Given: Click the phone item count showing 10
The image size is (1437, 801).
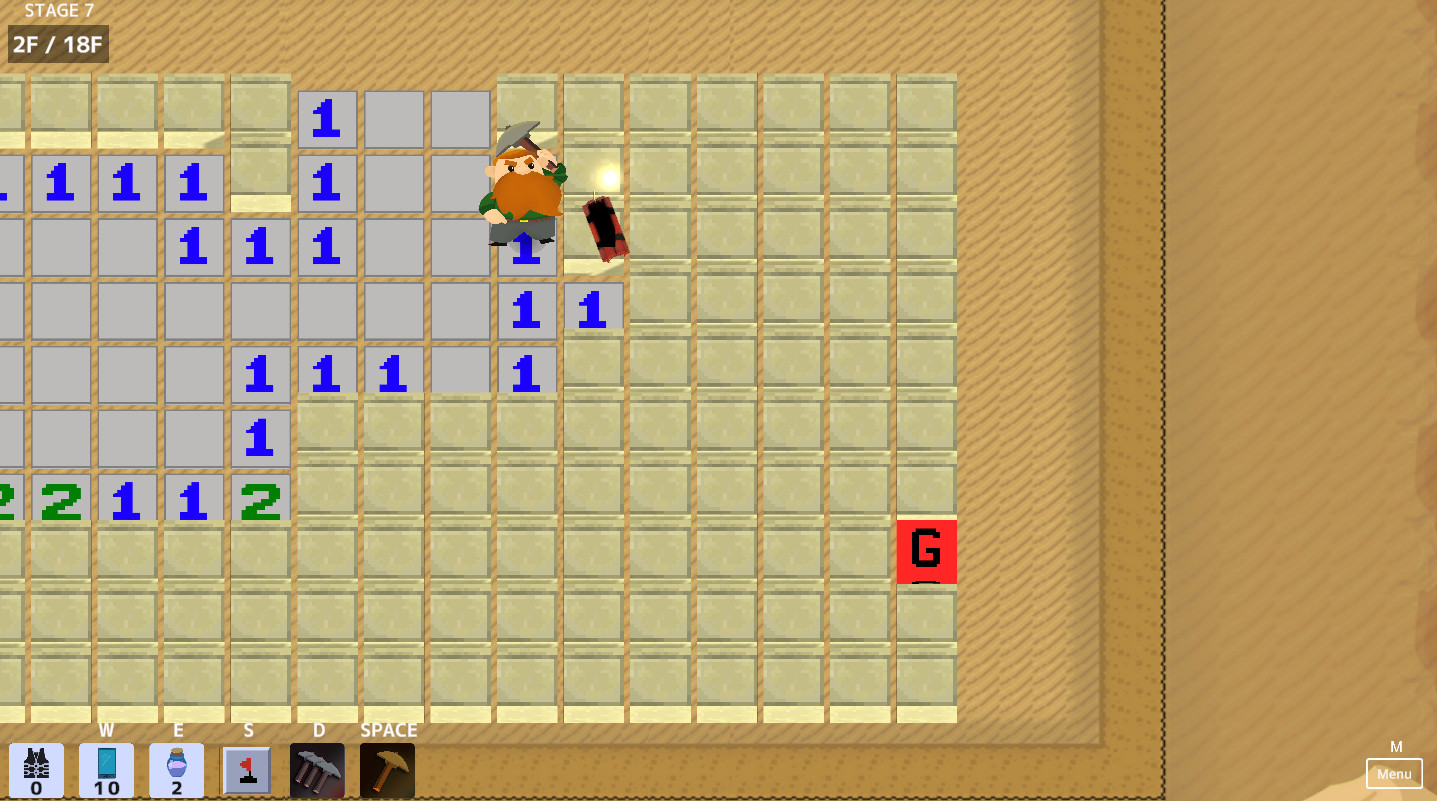Looking at the screenshot, I should (x=106, y=787).
